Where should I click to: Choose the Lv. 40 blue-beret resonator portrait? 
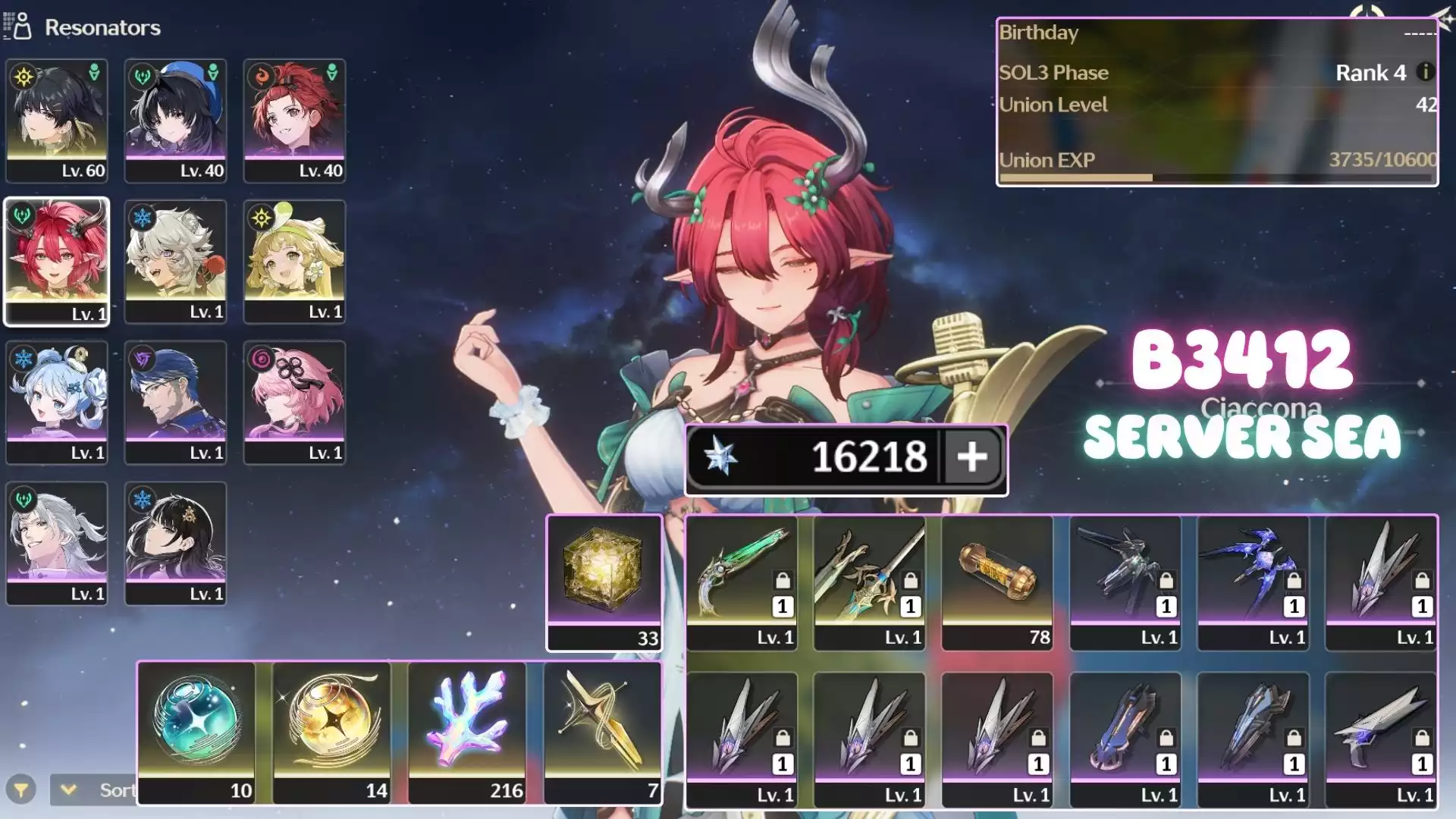click(x=175, y=120)
